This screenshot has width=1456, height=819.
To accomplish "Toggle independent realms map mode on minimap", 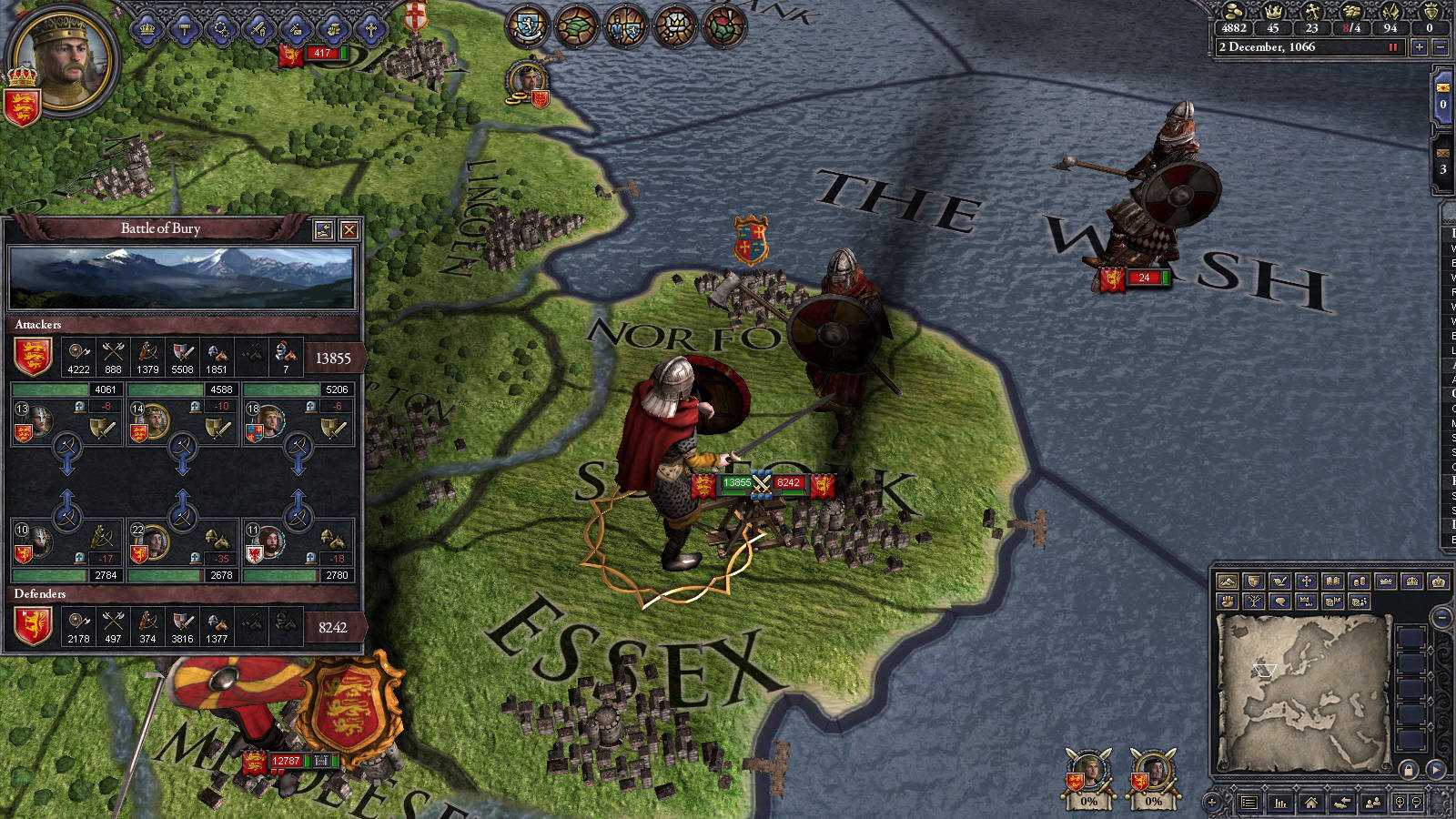I will tap(1385, 581).
